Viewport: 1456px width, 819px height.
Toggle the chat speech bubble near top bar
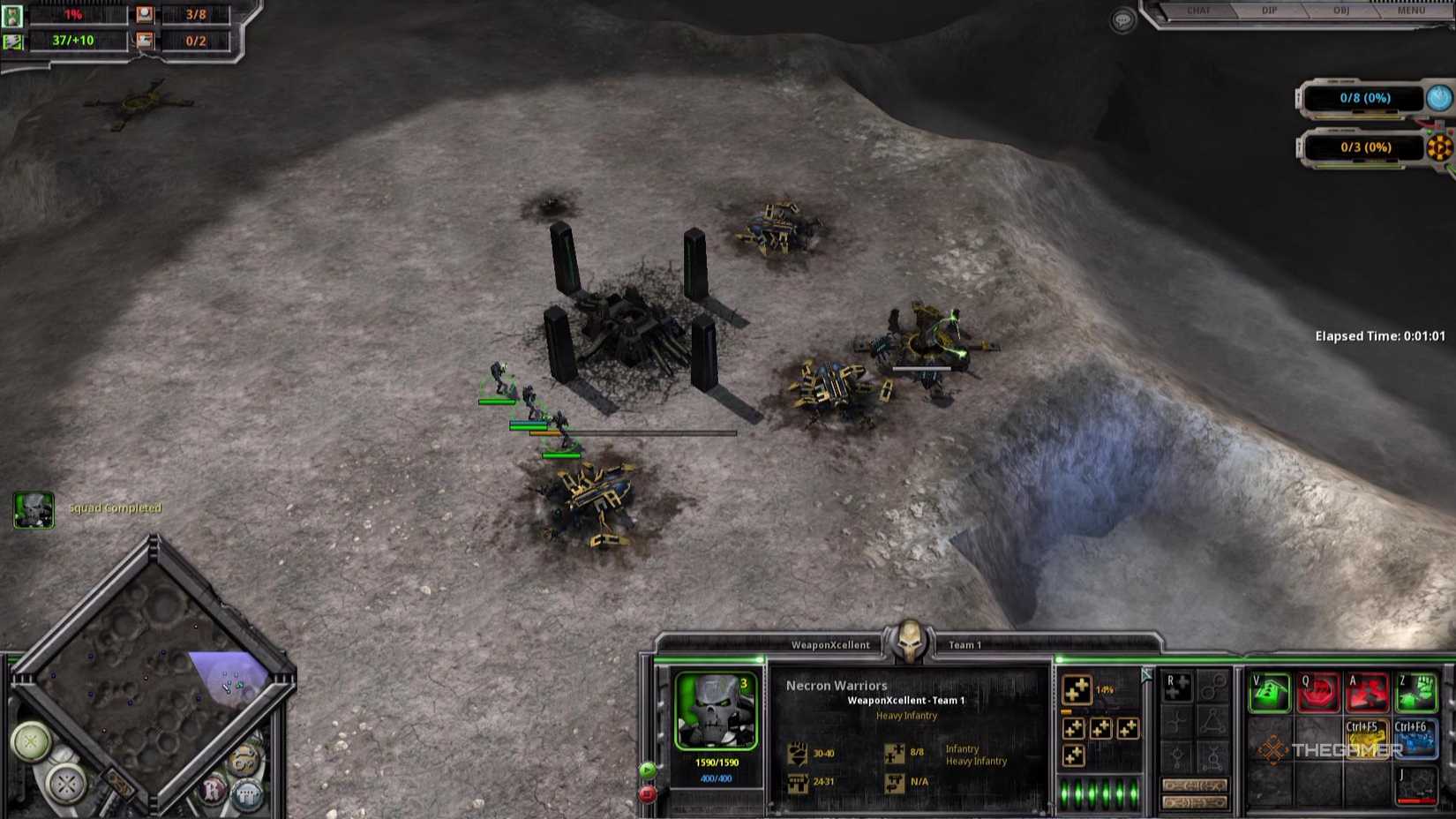click(x=1122, y=20)
